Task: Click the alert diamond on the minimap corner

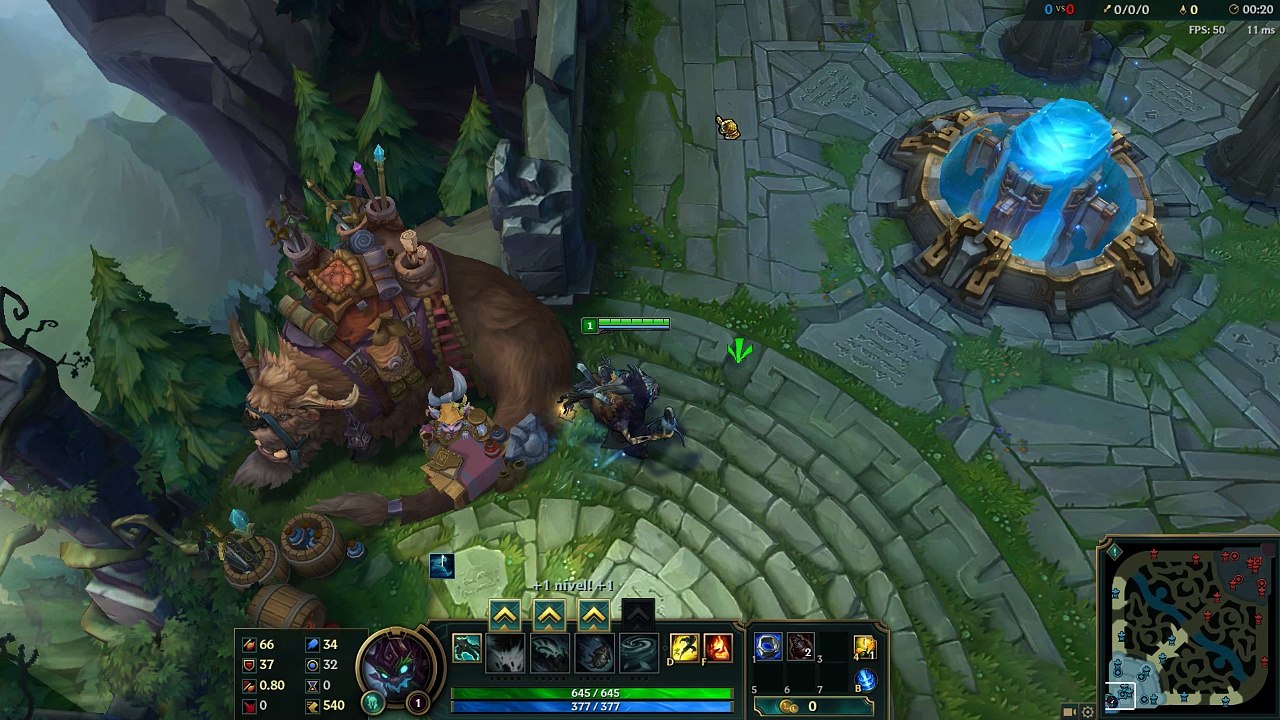Action: pyautogui.click(x=1115, y=551)
